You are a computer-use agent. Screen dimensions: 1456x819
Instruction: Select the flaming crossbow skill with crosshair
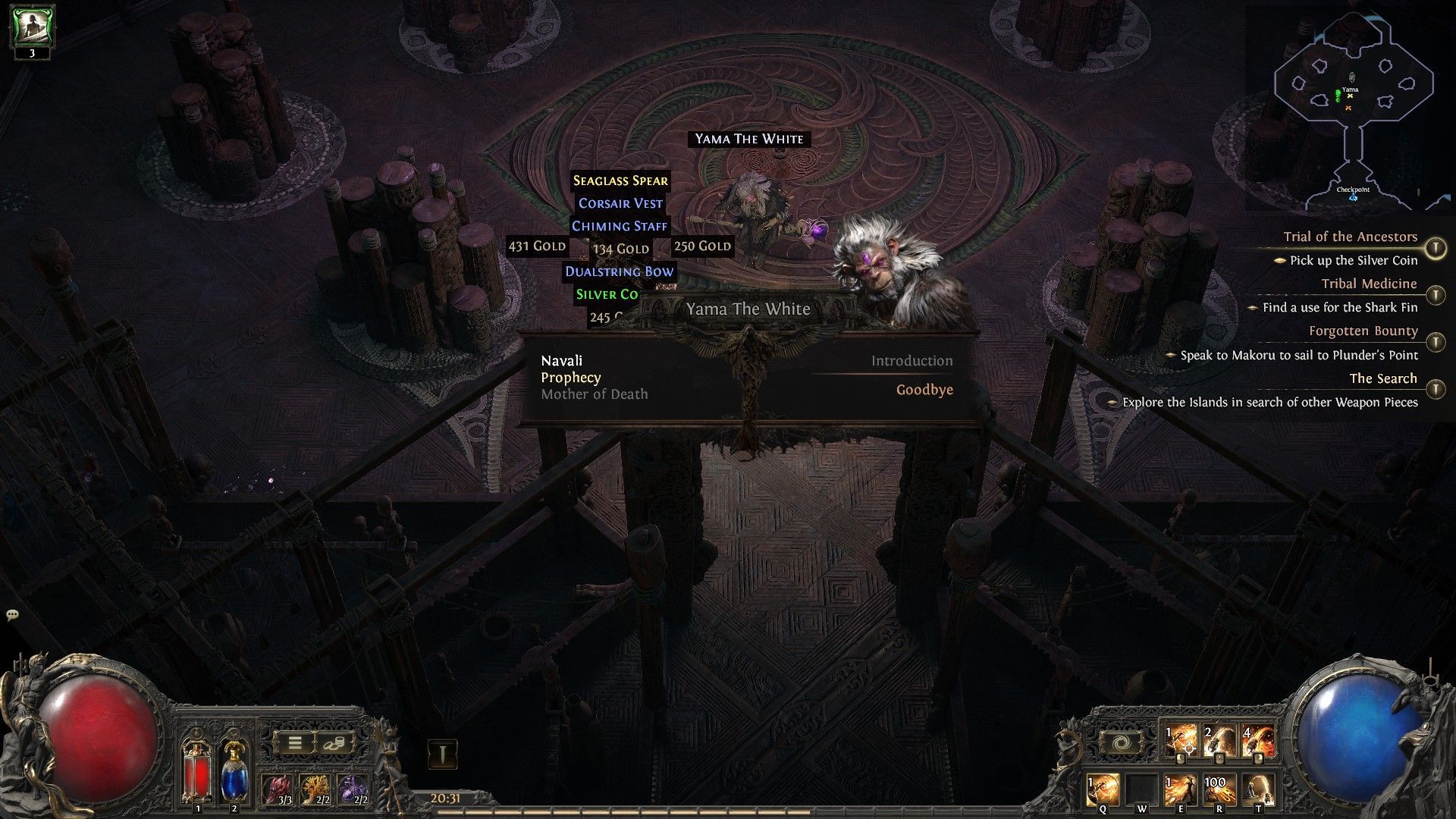point(1181,742)
